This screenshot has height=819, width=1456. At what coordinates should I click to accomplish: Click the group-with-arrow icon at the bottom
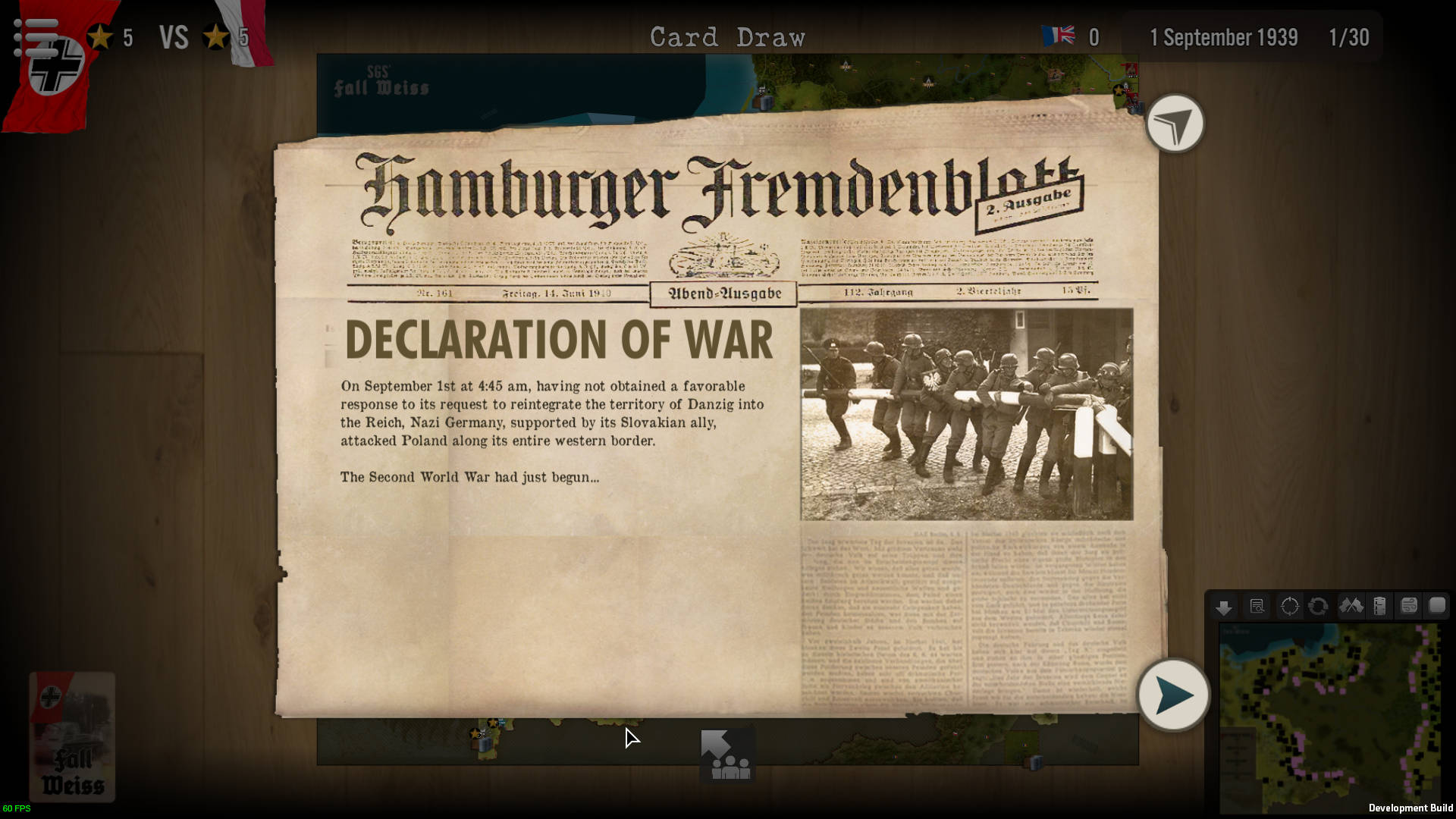726,755
